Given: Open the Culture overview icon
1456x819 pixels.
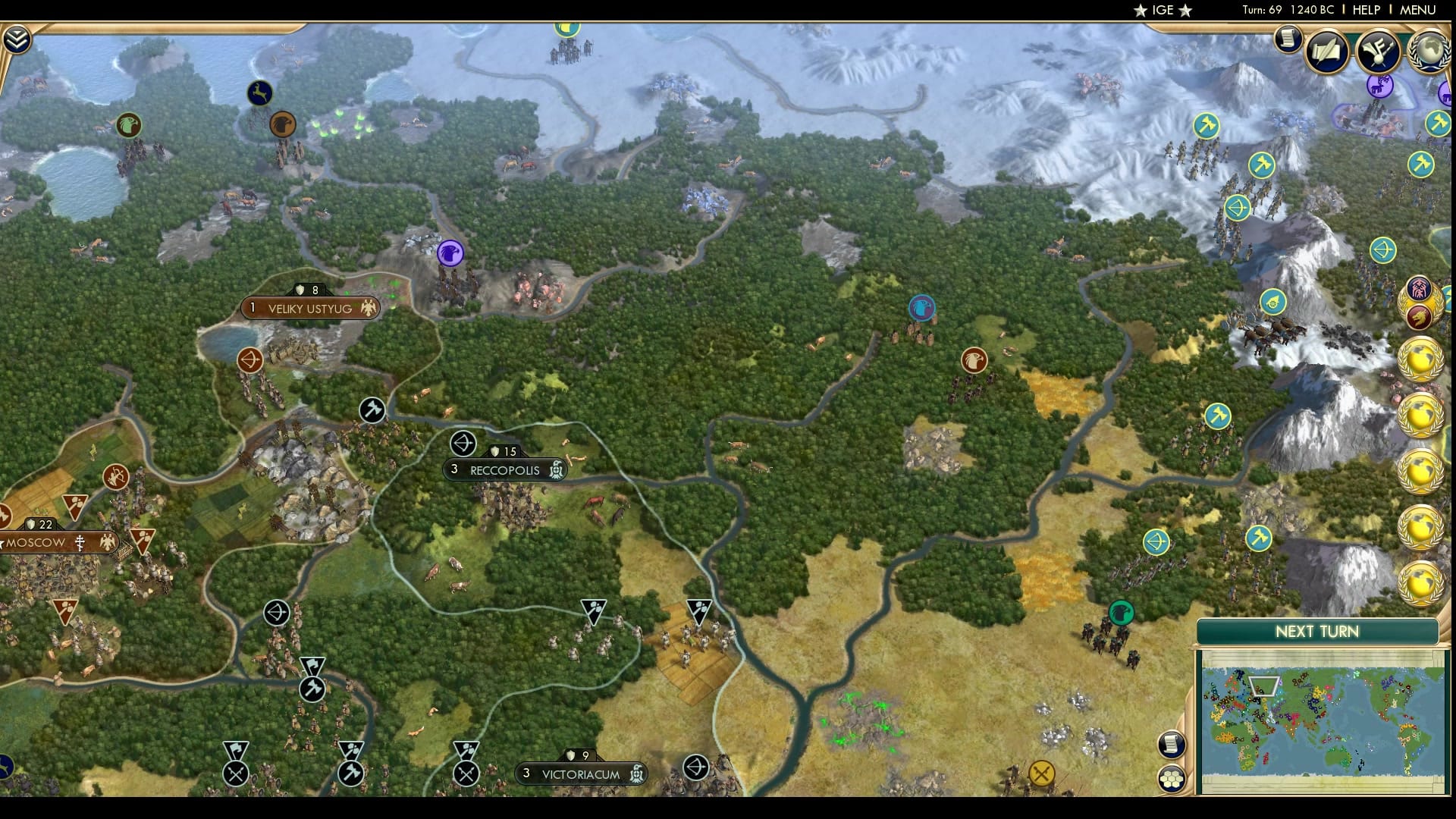Looking at the screenshot, I should click(1380, 53).
